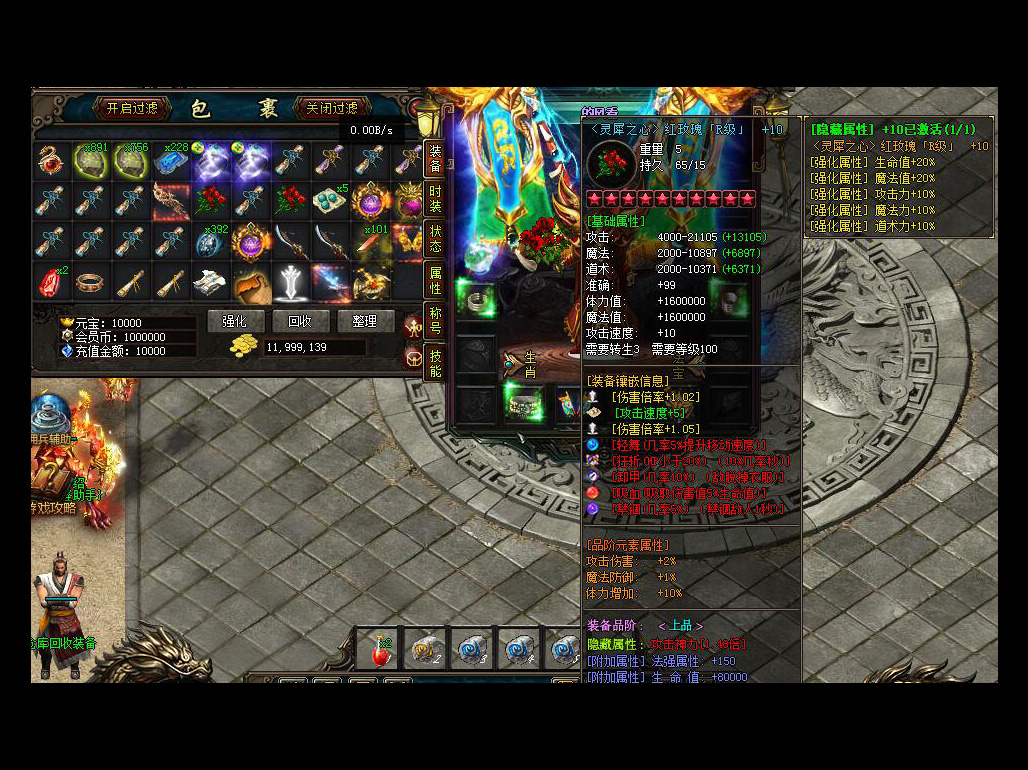Image resolution: width=1028 pixels, height=770 pixels.
Task: Click the 回收 recycle button
Action: (299, 321)
